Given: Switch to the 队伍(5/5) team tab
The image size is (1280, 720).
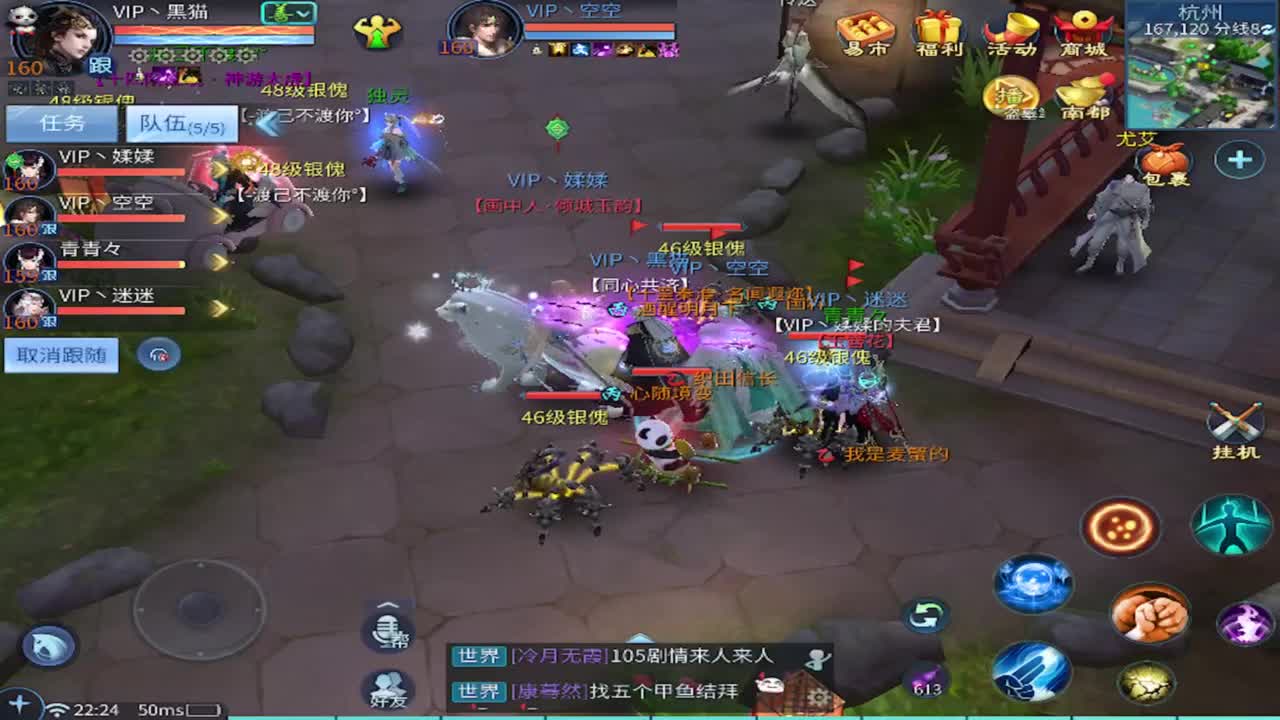Looking at the screenshot, I should [x=180, y=122].
